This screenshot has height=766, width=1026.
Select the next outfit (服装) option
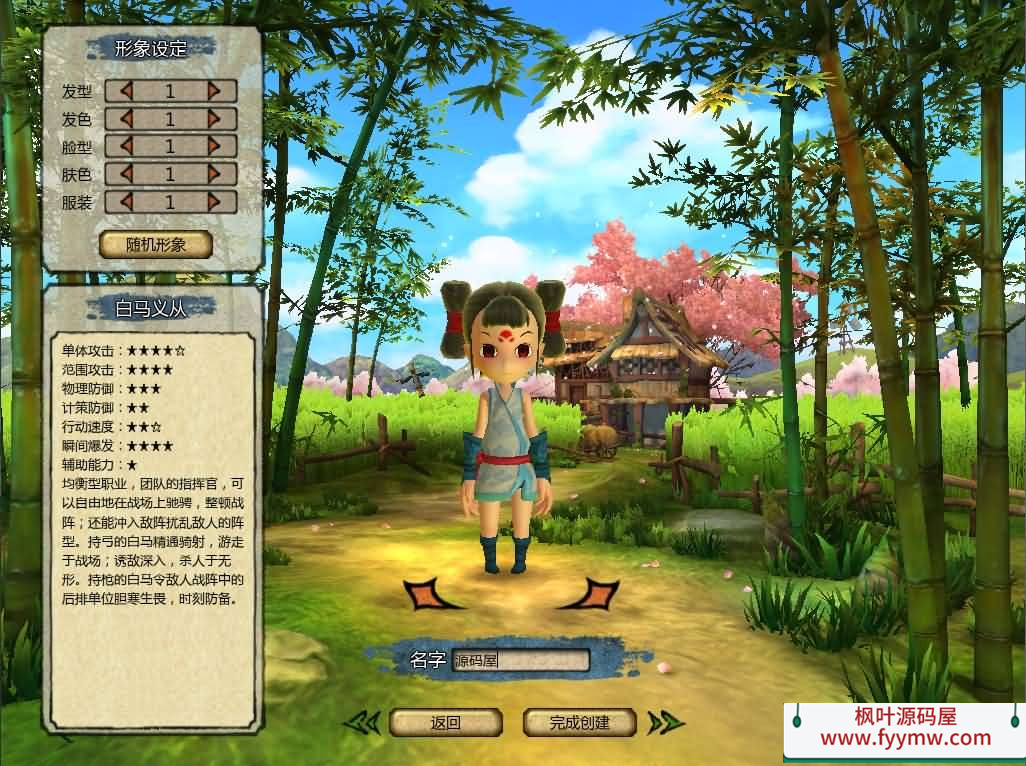pyautogui.click(x=214, y=201)
